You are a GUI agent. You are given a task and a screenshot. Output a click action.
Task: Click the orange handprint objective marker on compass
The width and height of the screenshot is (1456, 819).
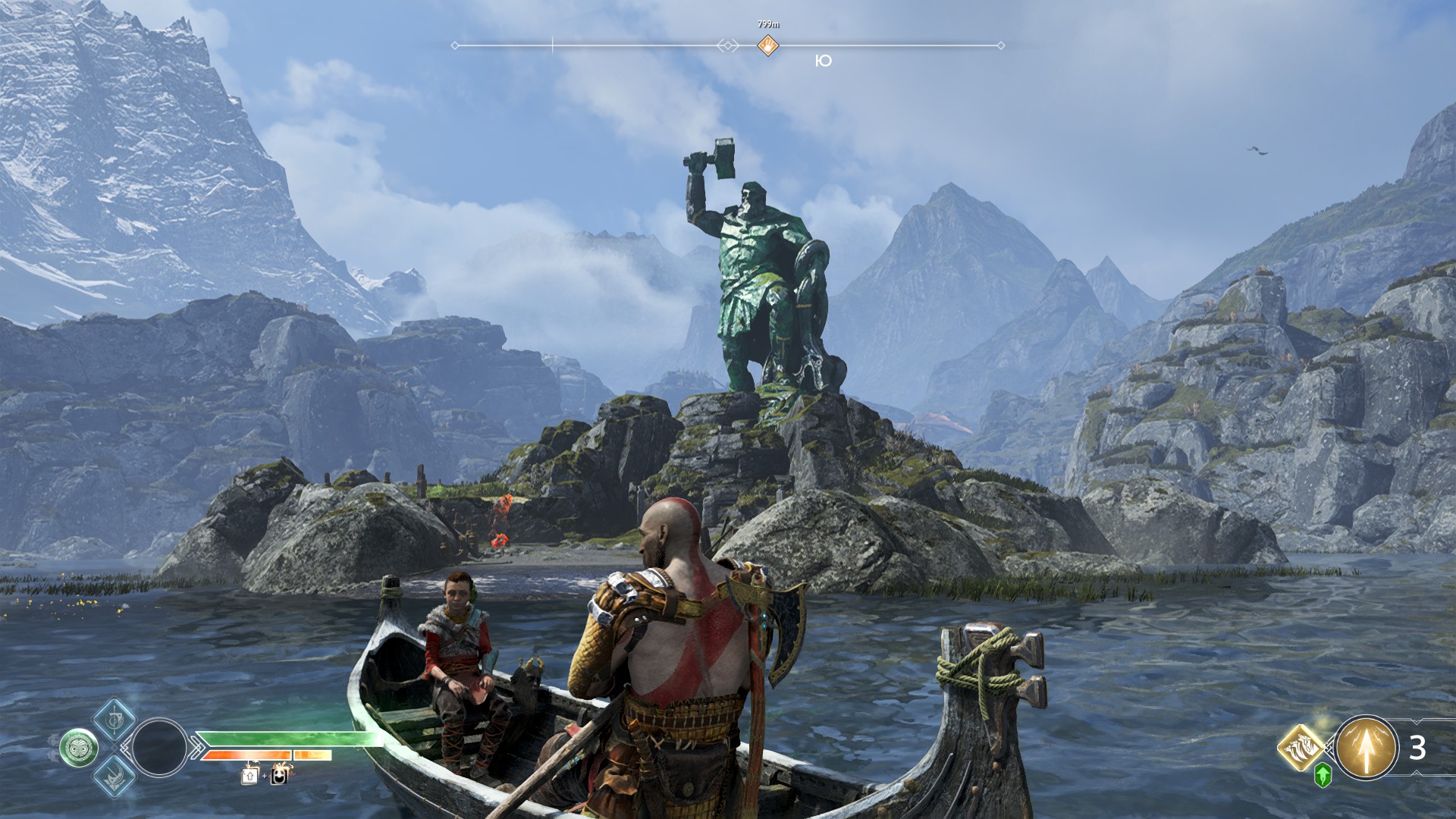[768, 45]
